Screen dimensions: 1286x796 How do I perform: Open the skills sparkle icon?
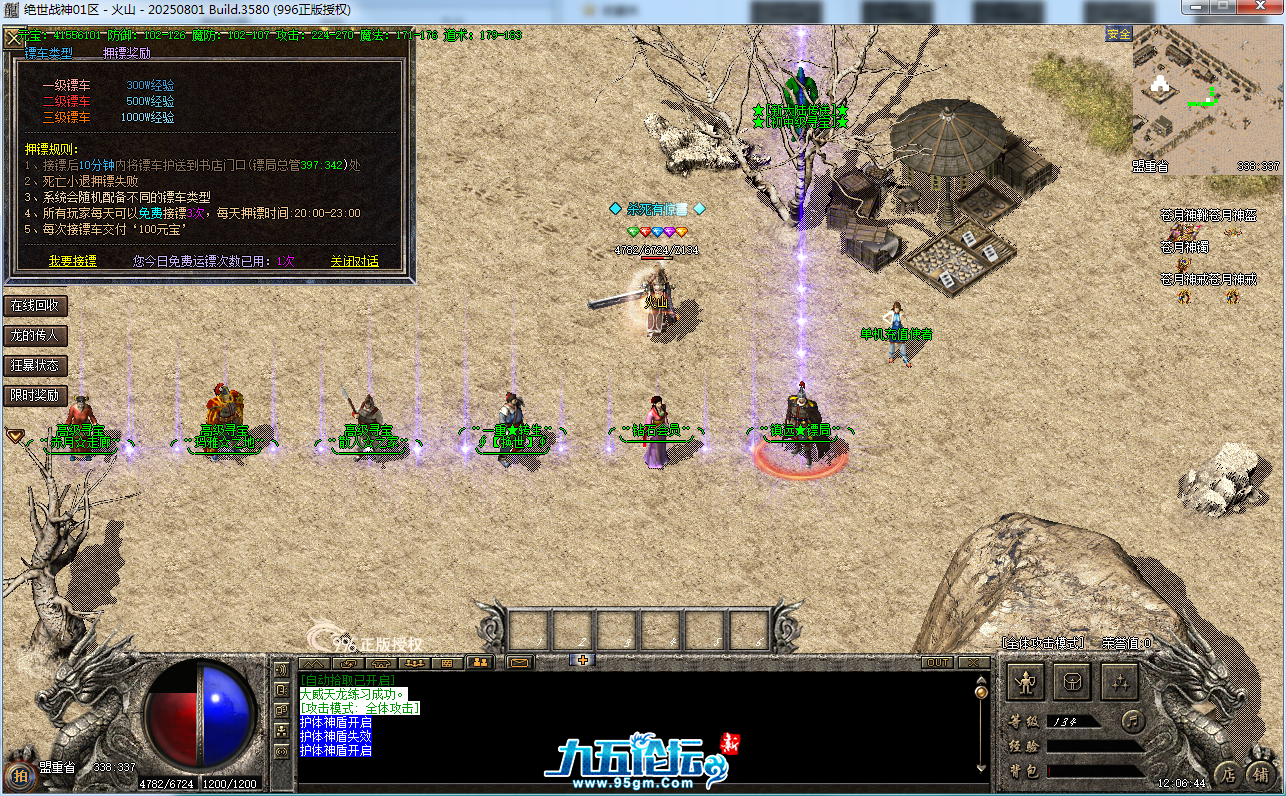[1119, 683]
